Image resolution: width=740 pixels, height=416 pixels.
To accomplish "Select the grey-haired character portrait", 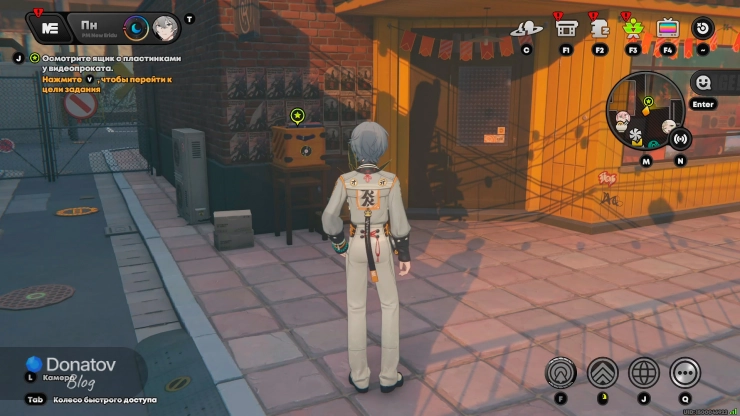I will tap(165, 27).
